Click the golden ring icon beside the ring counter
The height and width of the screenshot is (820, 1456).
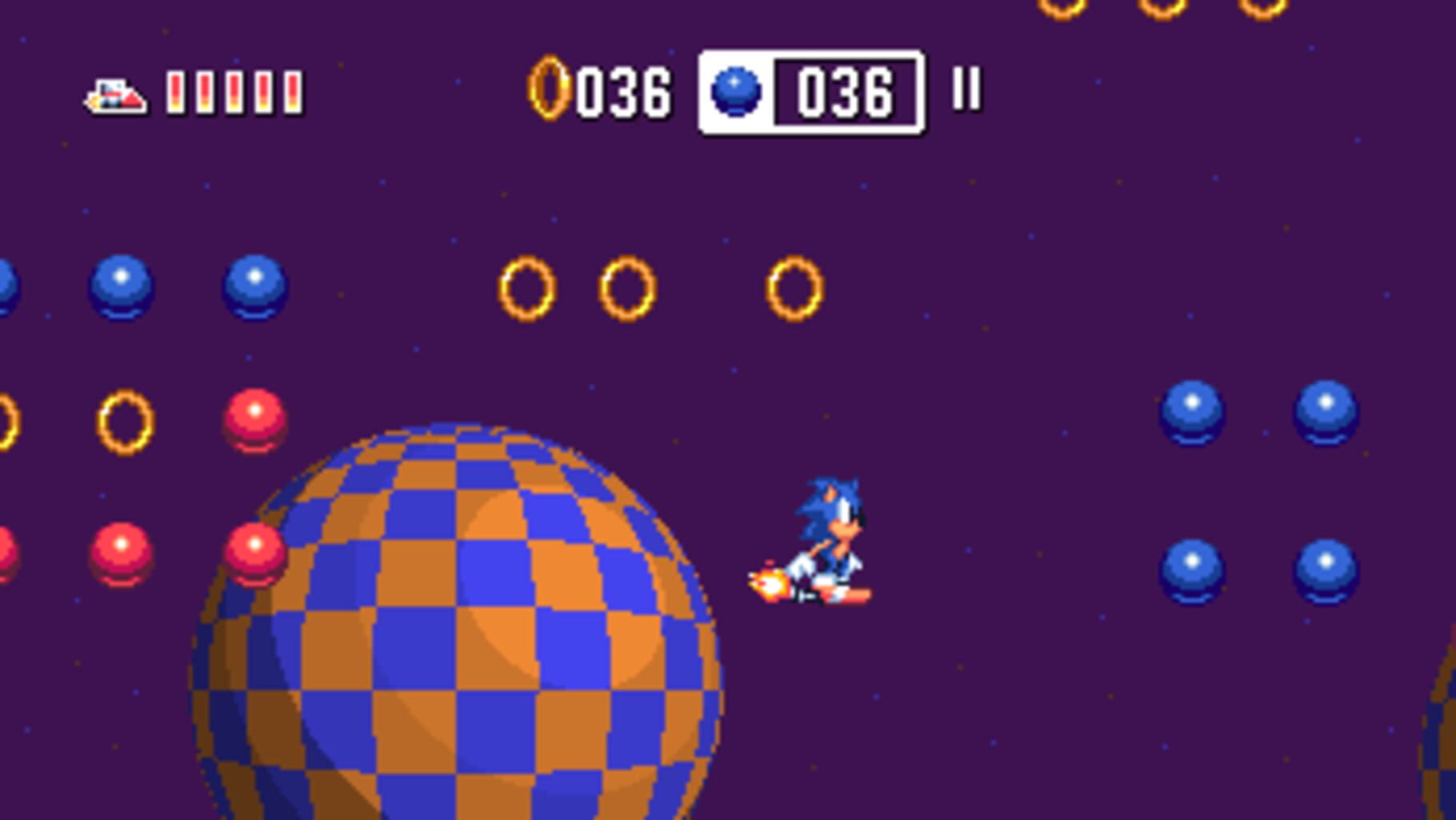click(550, 90)
